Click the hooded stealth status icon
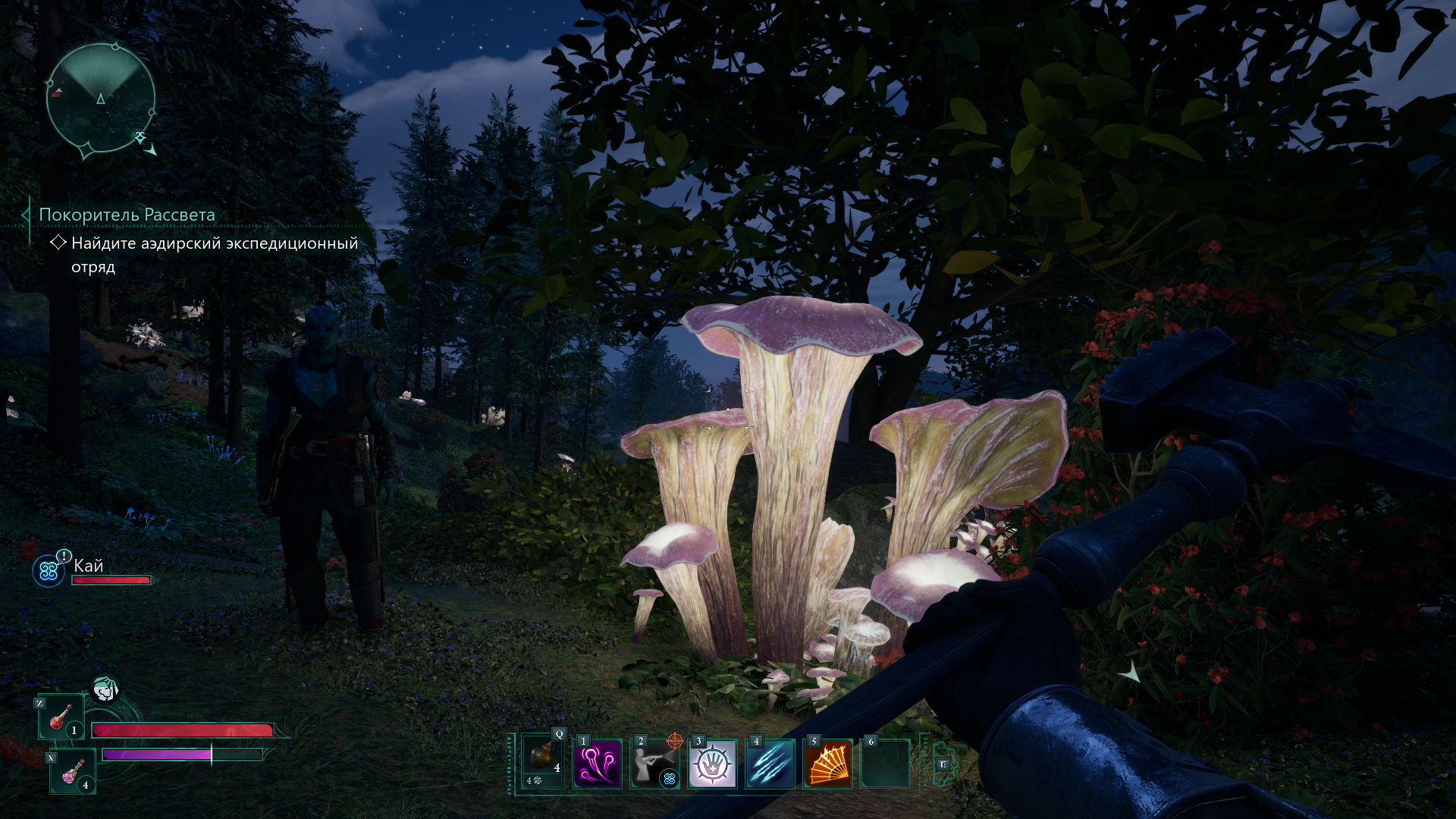This screenshot has width=1456, height=819. (x=105, y=689)
